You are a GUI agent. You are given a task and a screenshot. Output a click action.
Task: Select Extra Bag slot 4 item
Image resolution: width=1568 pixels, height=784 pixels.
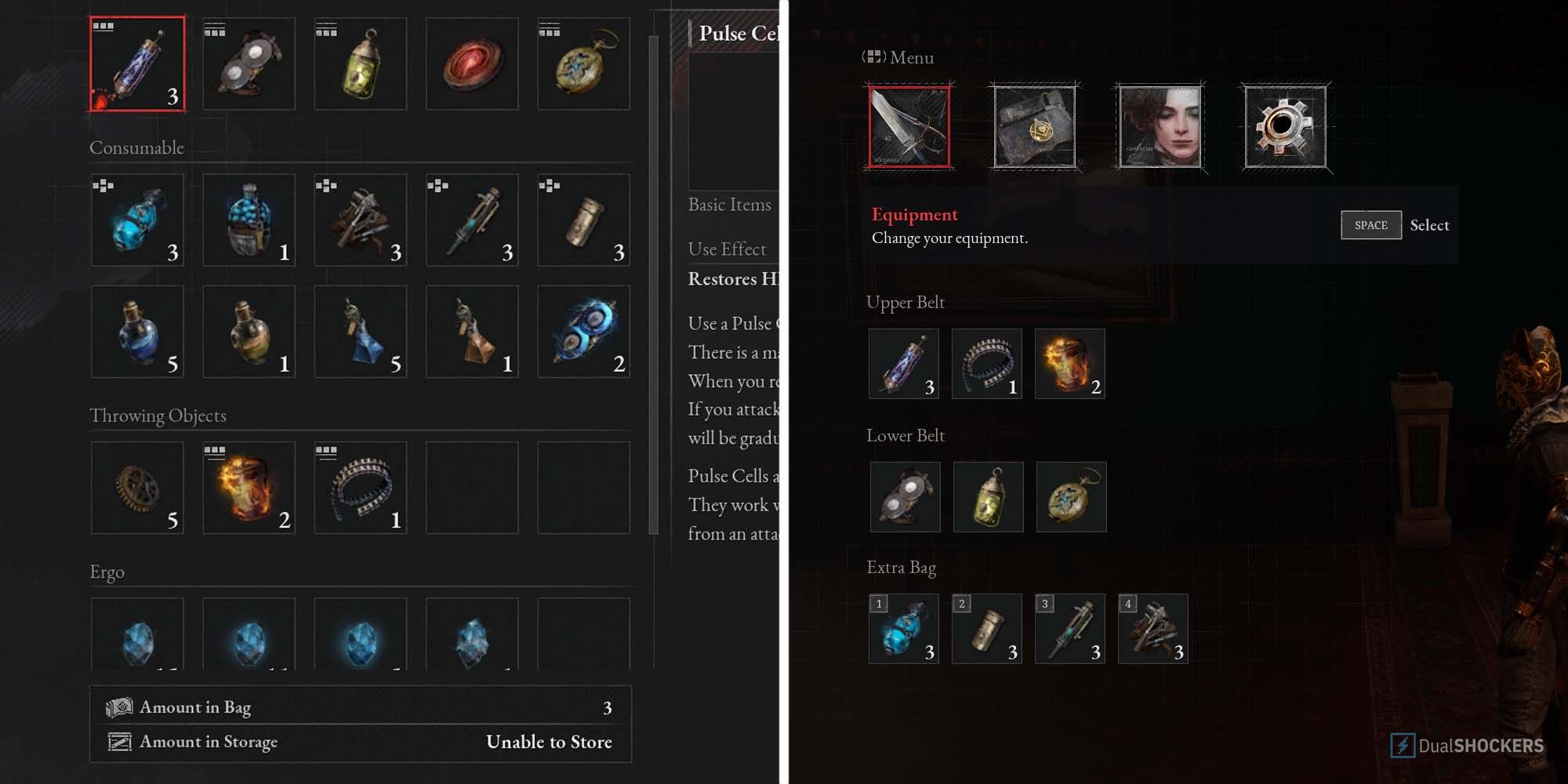point(1153,629)
